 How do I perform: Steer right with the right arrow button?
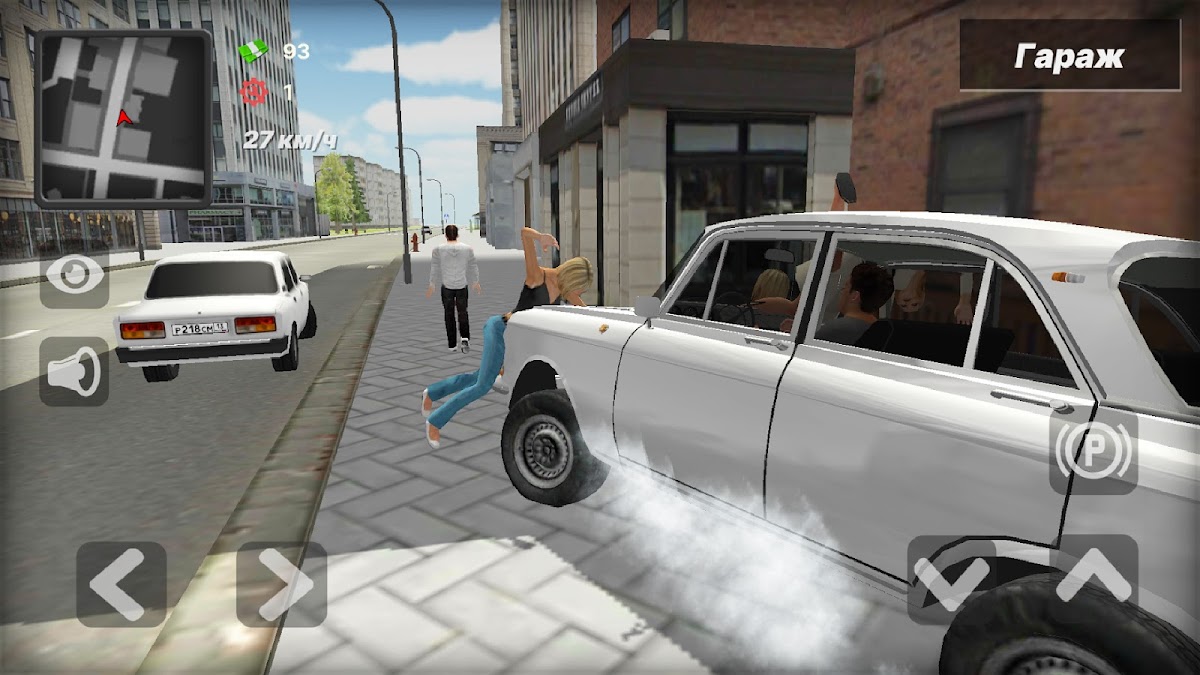(281, 584)
